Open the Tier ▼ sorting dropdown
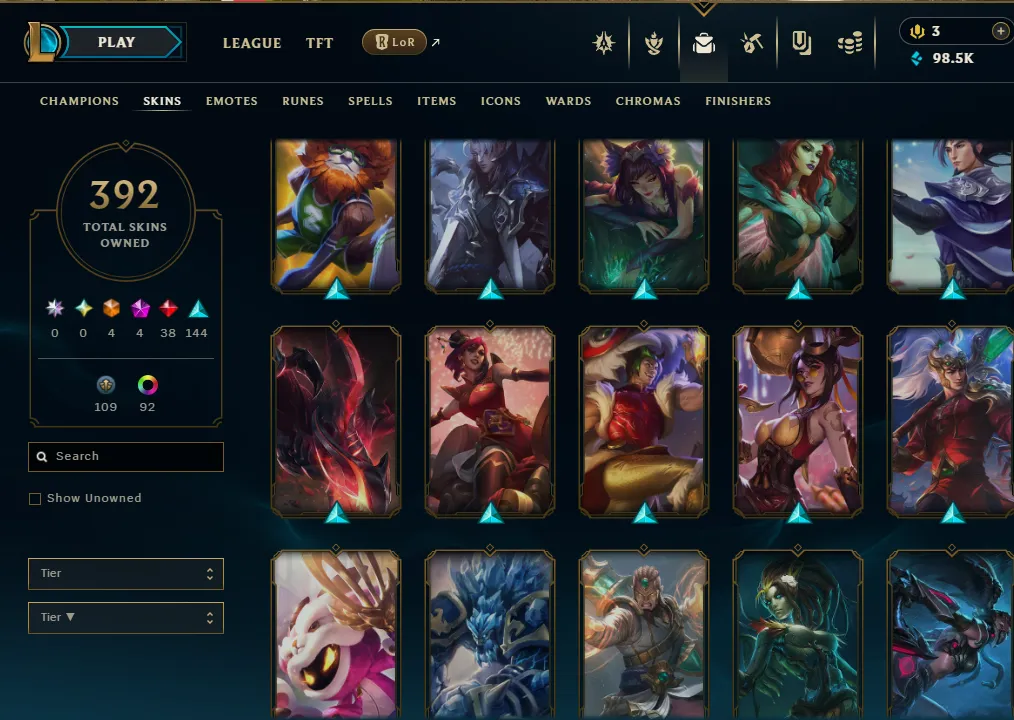 click(125, 618)
